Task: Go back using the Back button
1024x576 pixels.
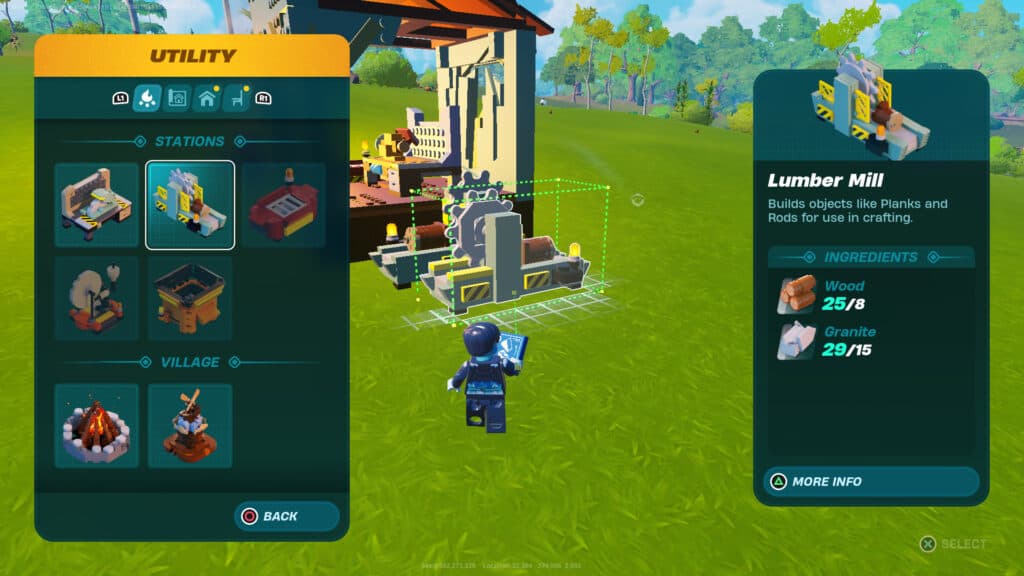Action: (286, 516)
